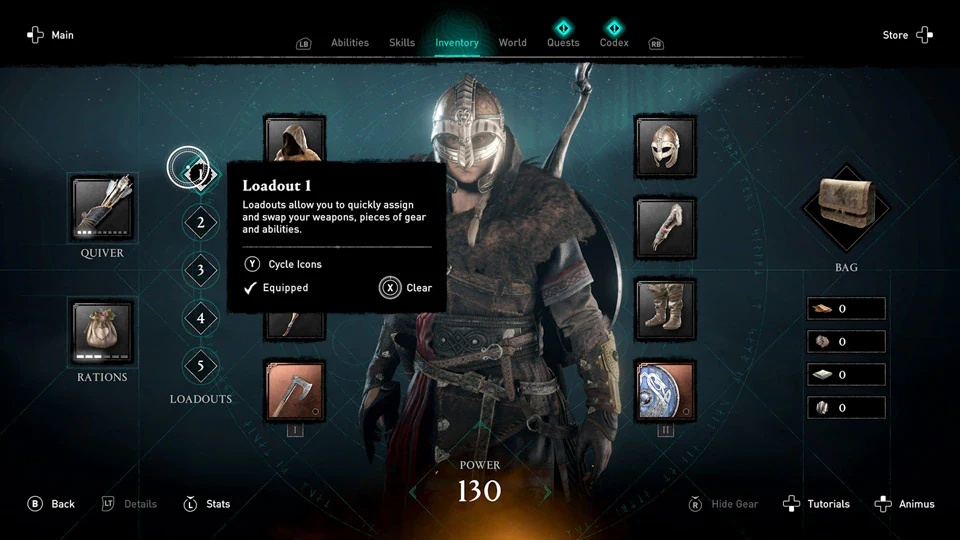Select the boots gear slot
Viewport: 960px width, 540px height.
666,309
